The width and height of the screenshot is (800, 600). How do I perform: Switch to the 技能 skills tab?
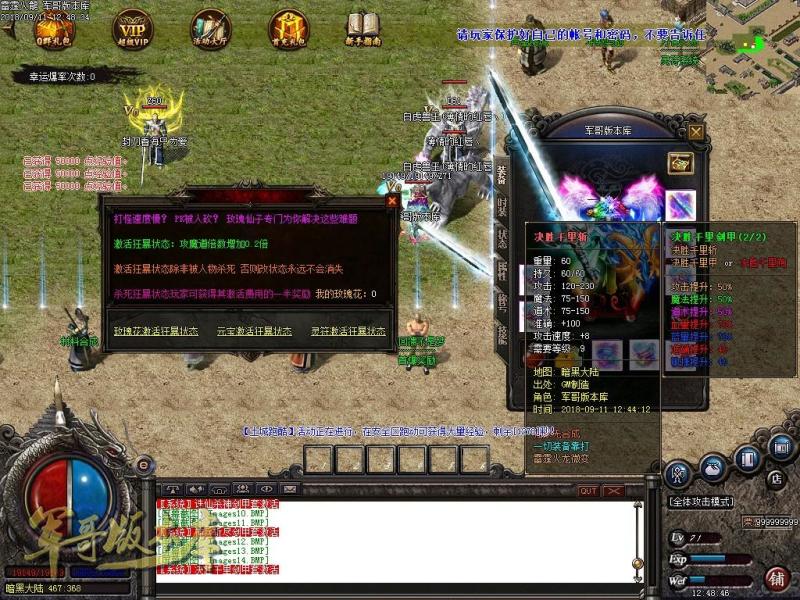[x=501, y=335]
